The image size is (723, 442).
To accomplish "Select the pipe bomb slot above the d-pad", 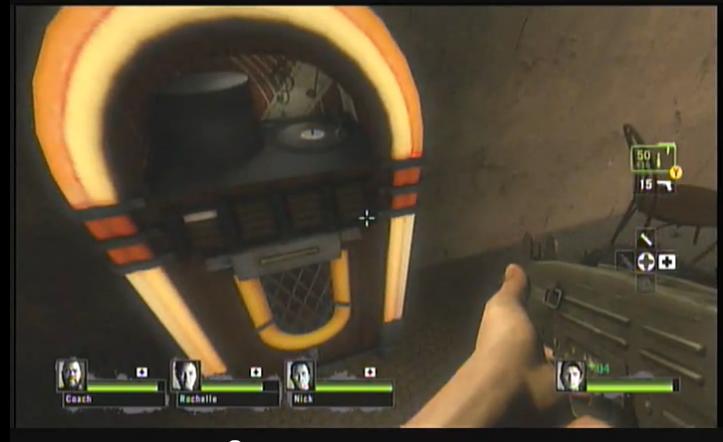I will point(646,240).
